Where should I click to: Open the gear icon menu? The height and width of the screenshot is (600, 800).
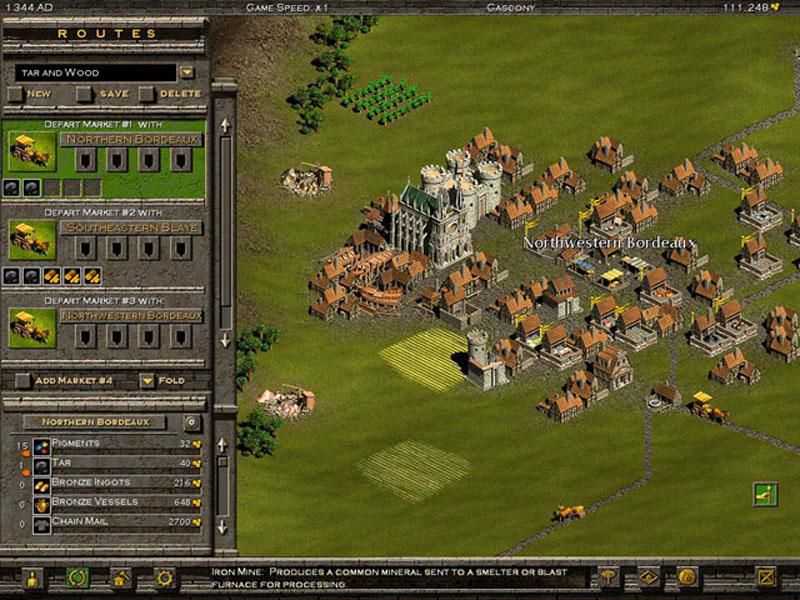tap(164, 578)
